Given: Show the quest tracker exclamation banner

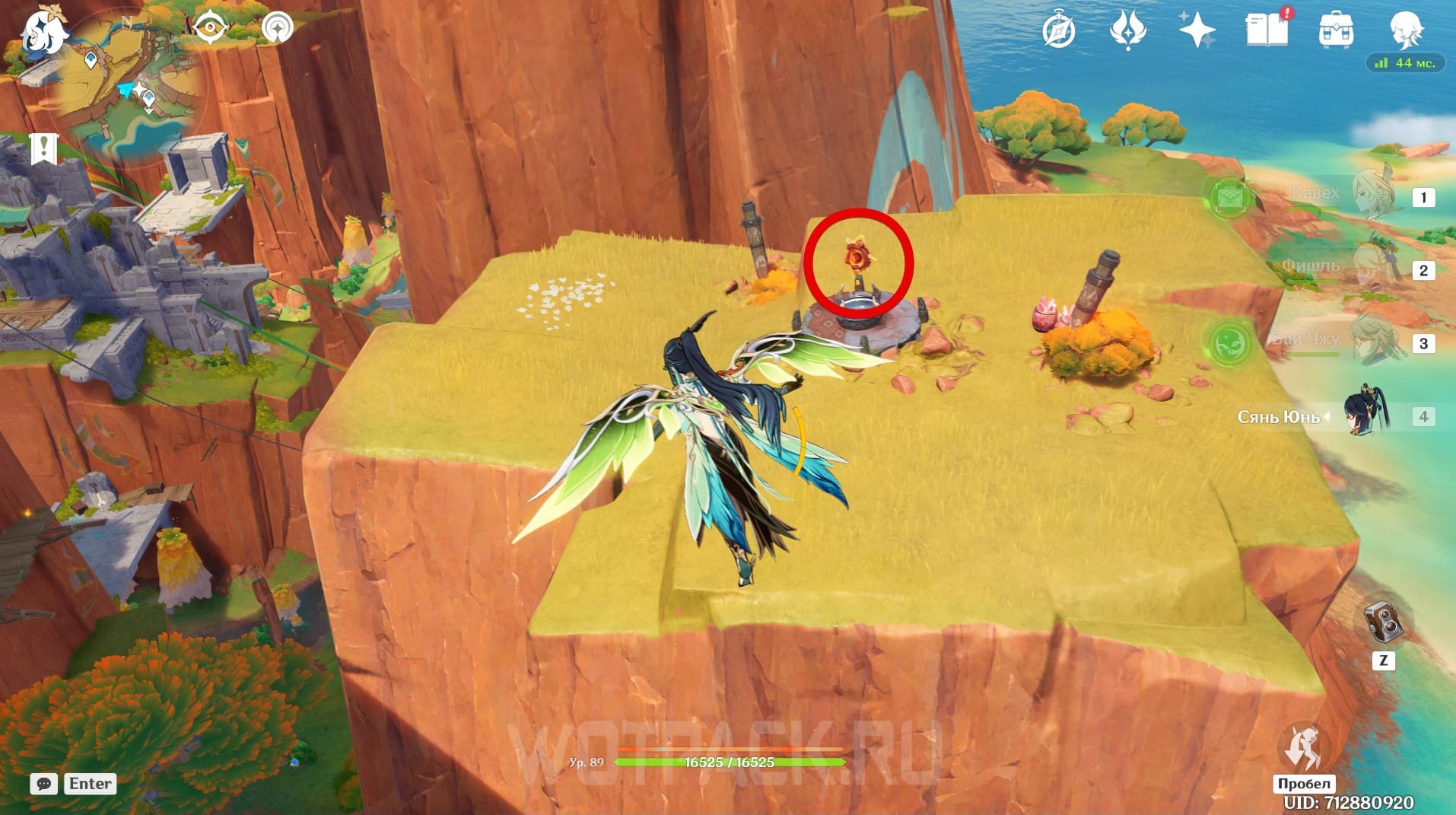Looking at the screenshot, I should coord(44,148).
